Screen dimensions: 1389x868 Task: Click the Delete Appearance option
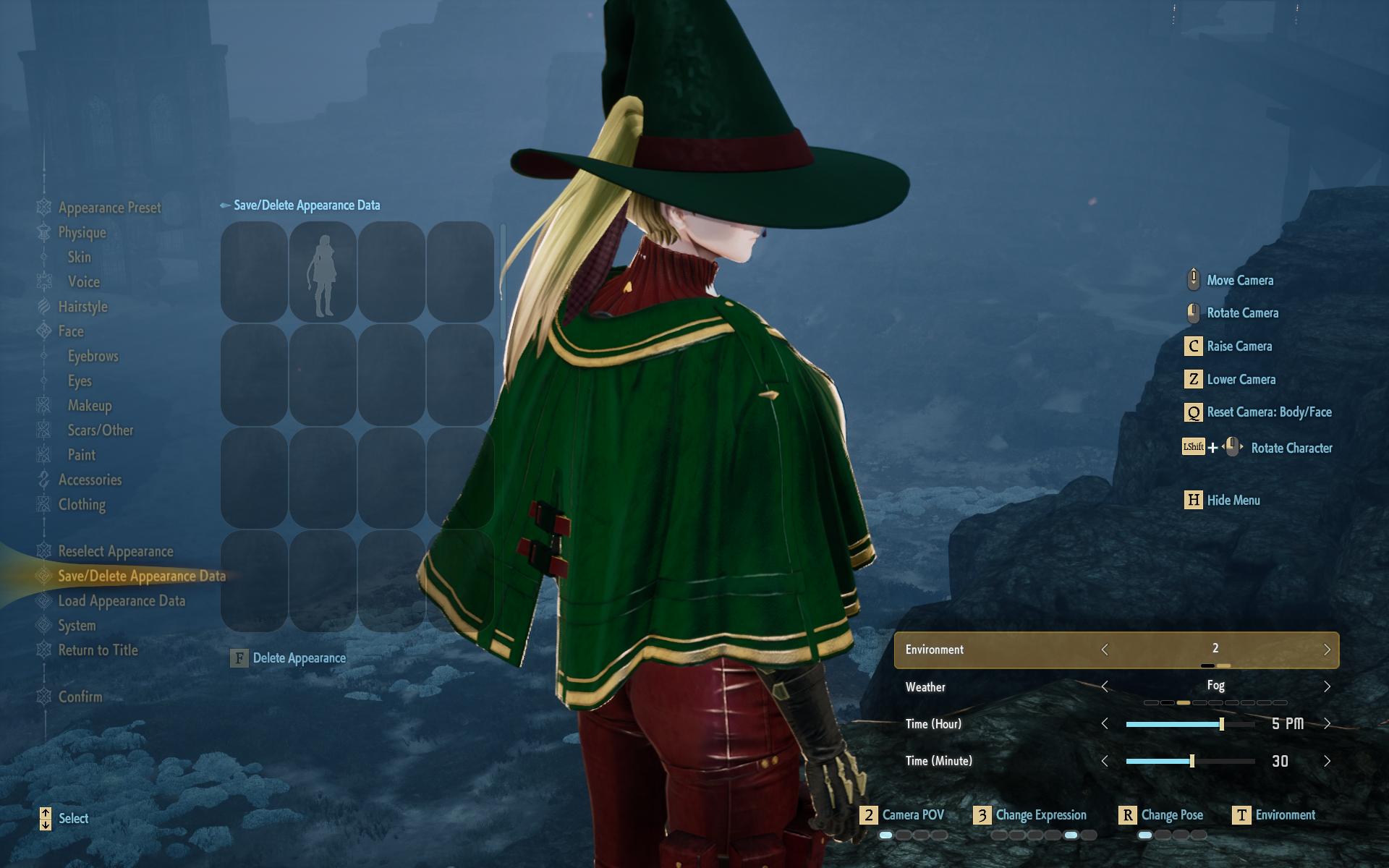coord(299,658)
